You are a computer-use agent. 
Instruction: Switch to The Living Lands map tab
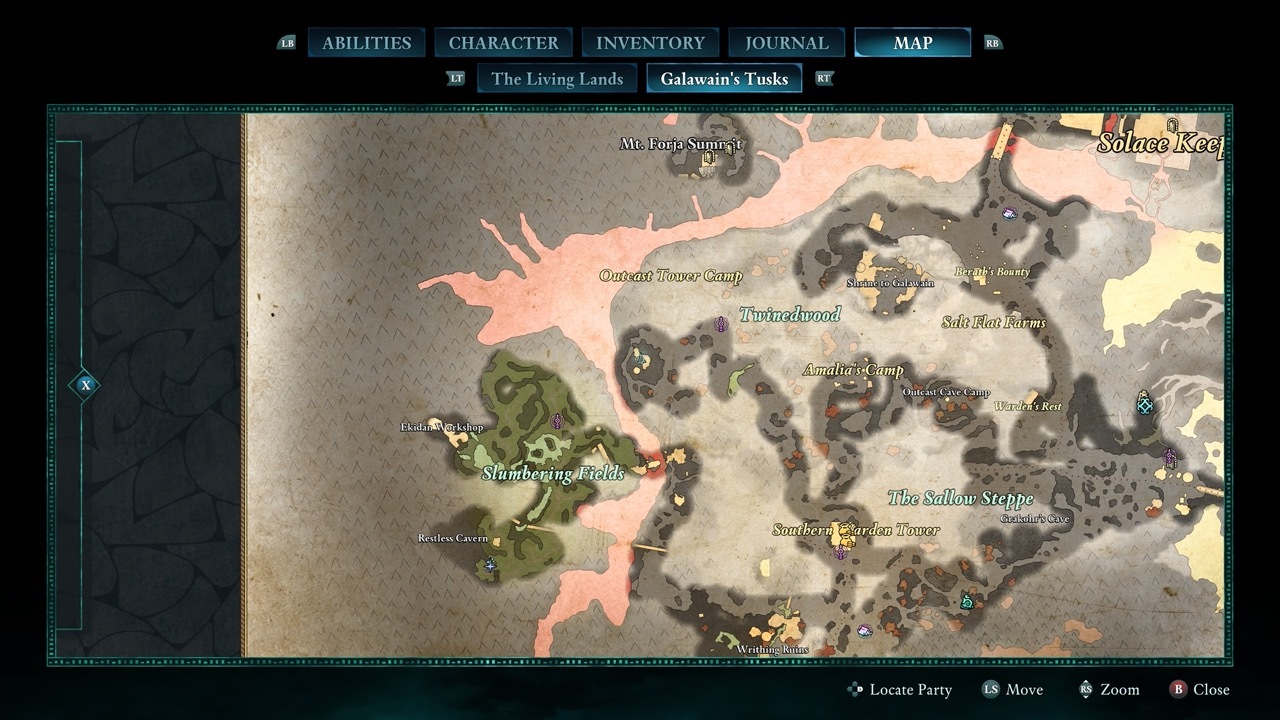556,78
